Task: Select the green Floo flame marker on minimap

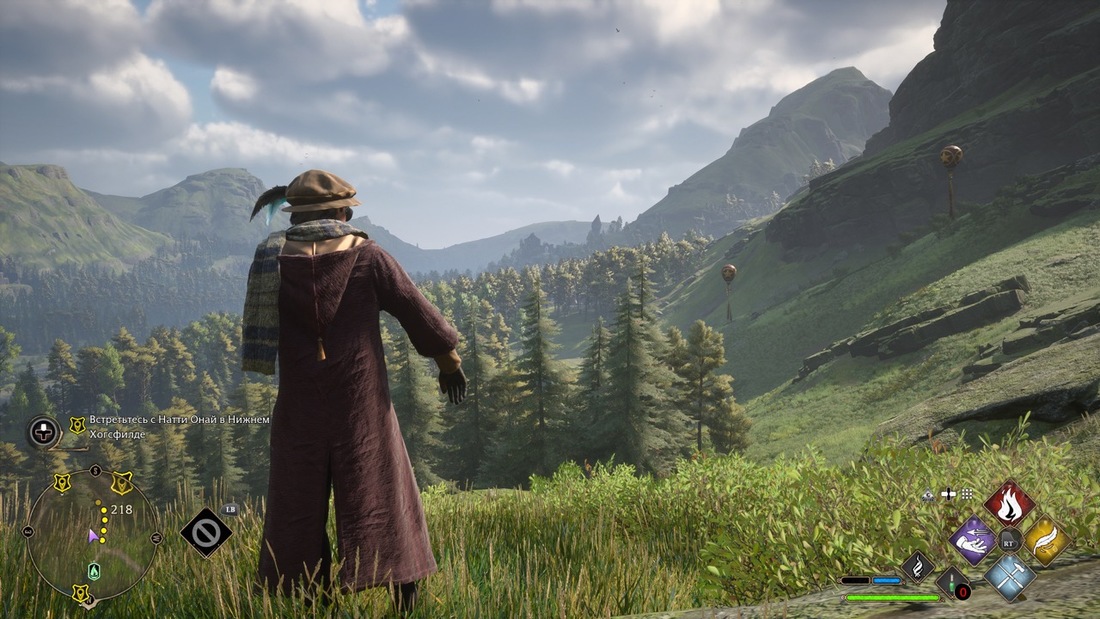Action: 94,571
